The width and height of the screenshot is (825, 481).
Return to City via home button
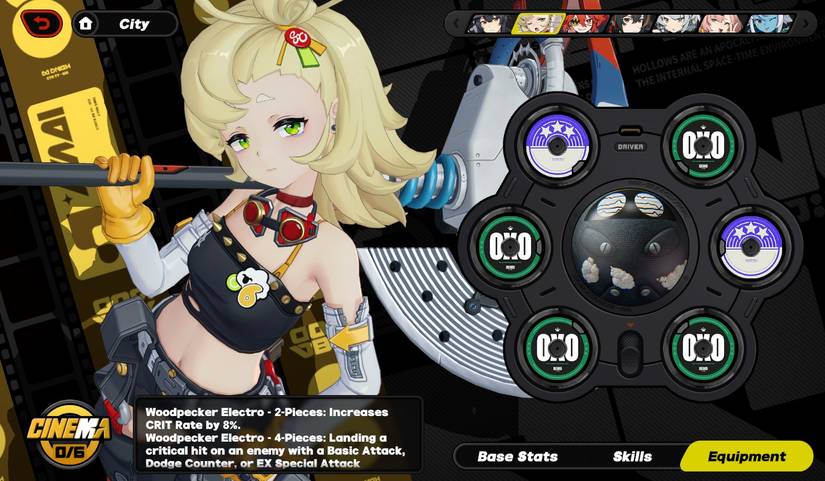click(87, 24)
